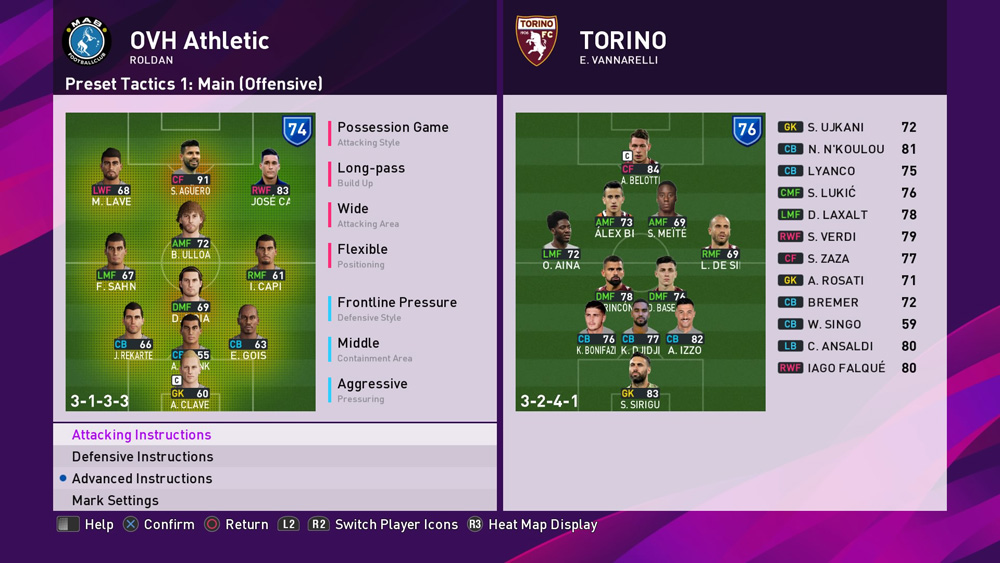Select Defensive Instructions entry

[141, 457]
